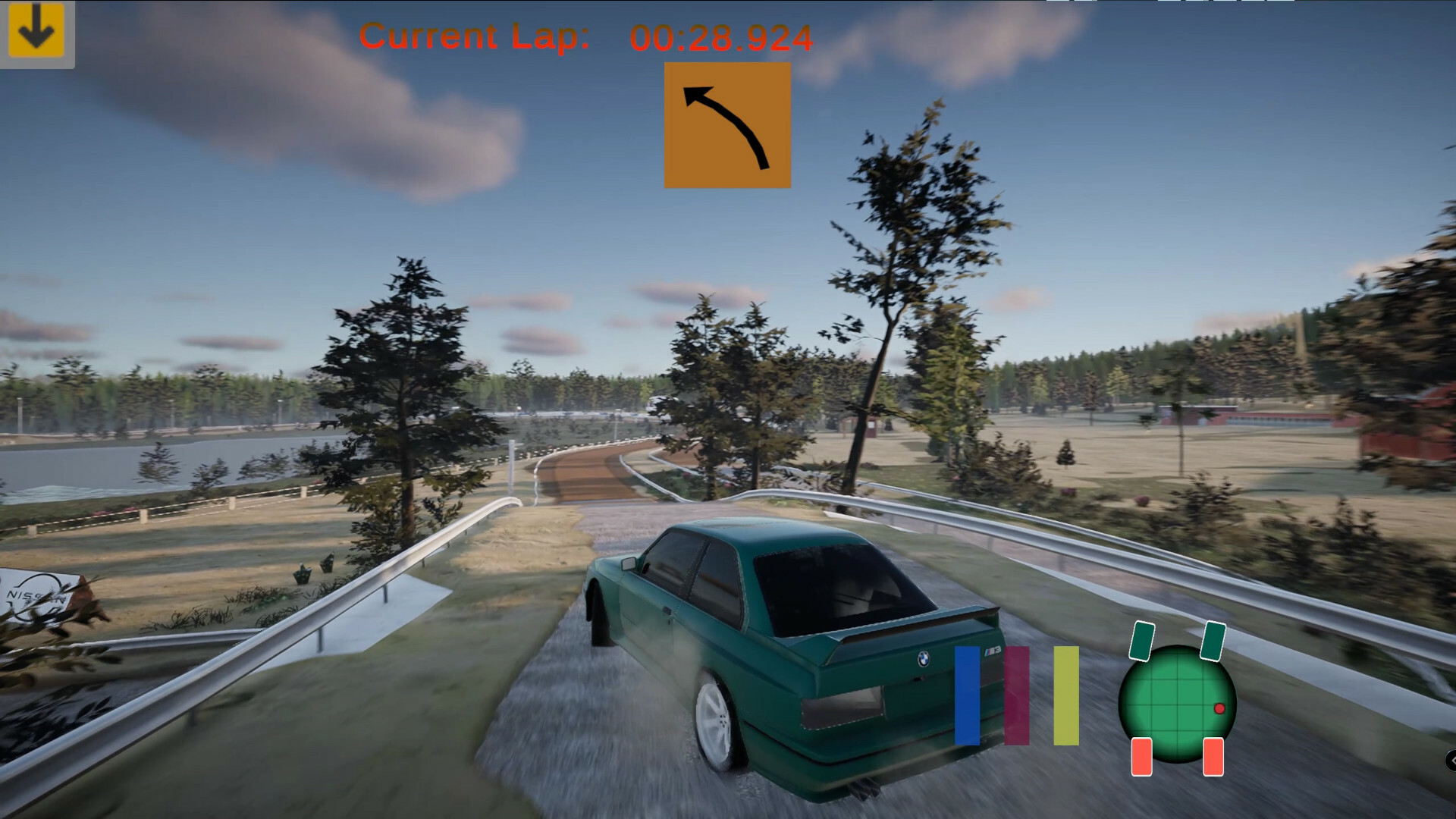Select the lap timer readout 00:28.924

pyautogui.click(x=720, y=36)
